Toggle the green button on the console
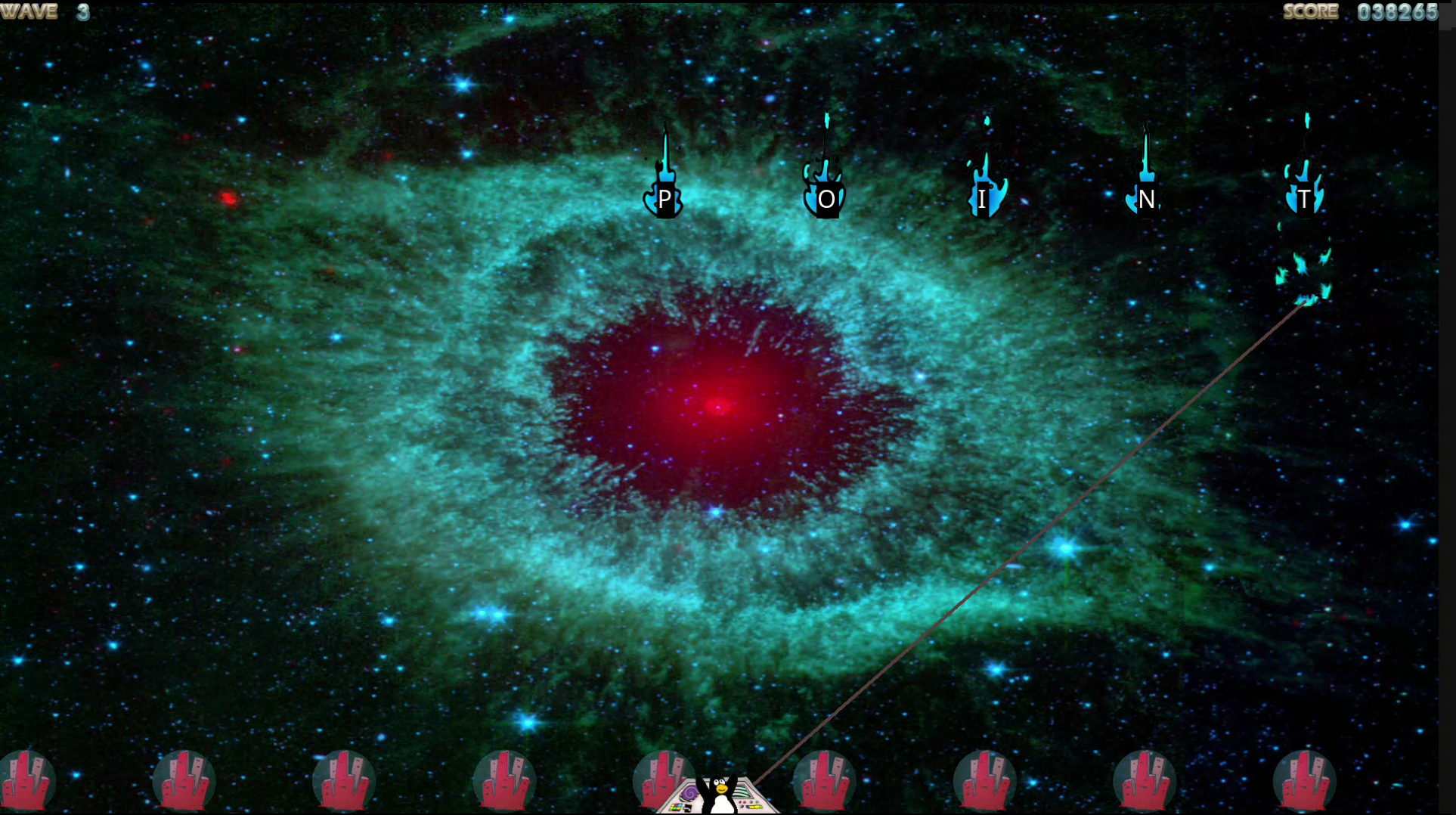The height and width of the screenshot is (815, 1456). coord(757,802)
